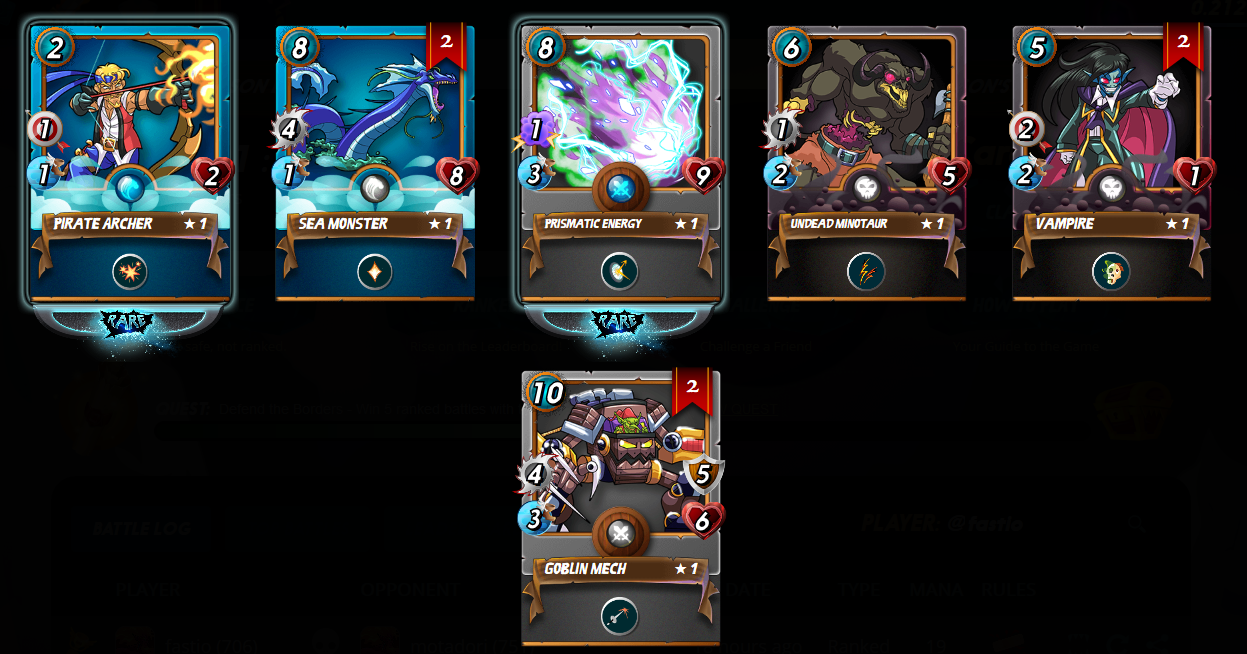Click Prismatic Energy's magic reflect ability icon
Image resolution: width=1247 pixels, height=654 pixels.
[620, 271]
